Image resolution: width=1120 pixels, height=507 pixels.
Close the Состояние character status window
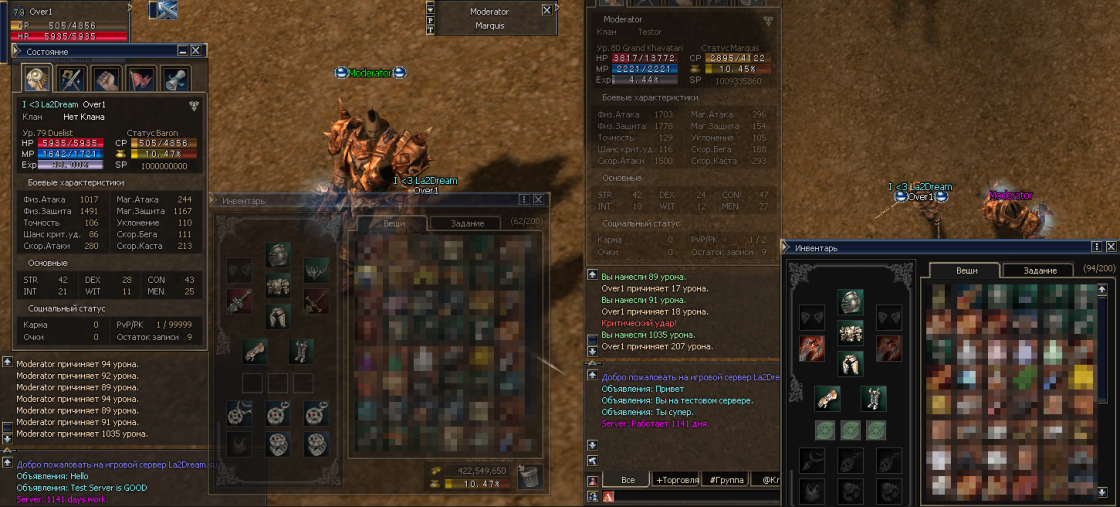[195, 50]
